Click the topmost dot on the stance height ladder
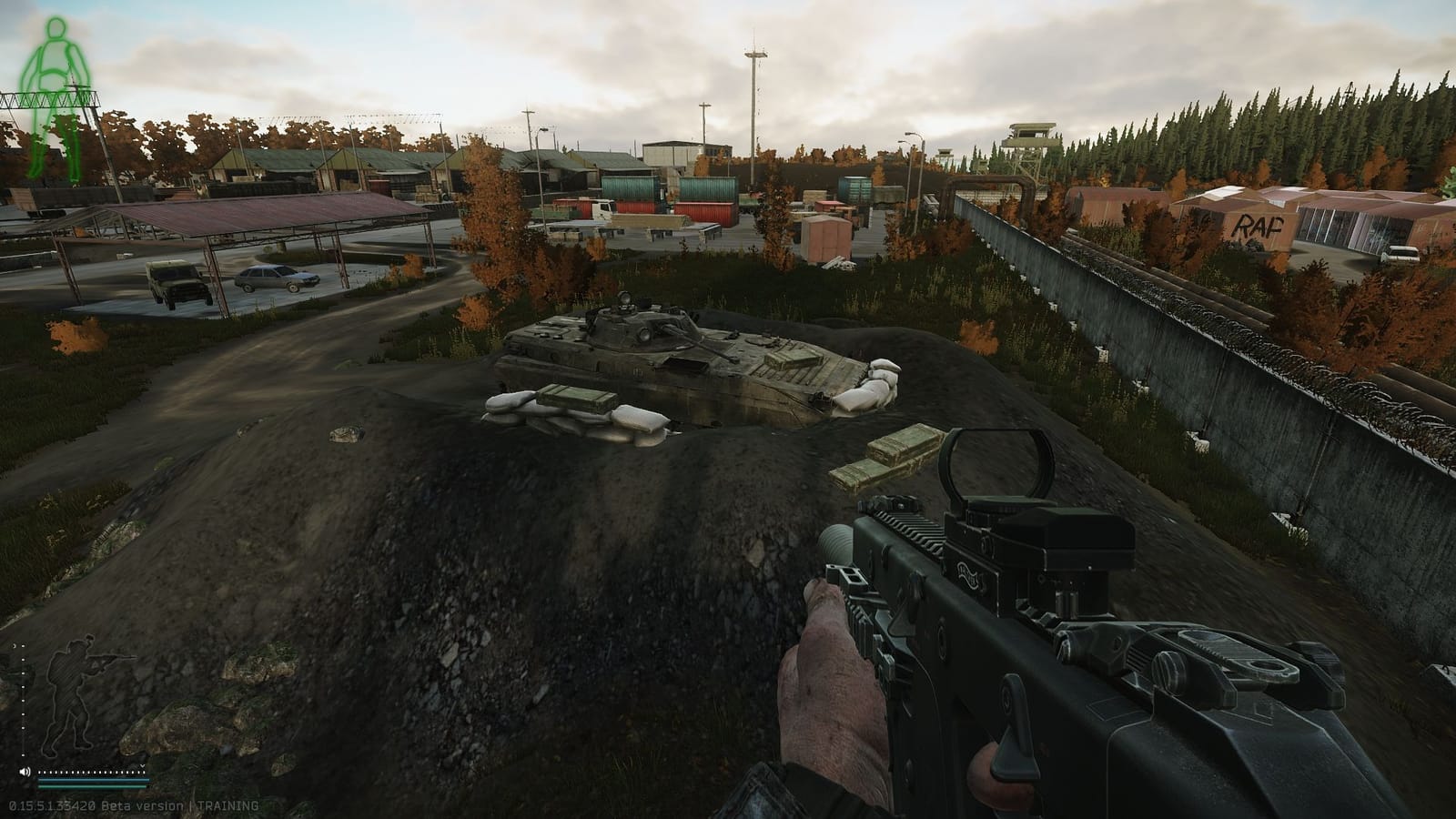Screen dimensions: 1456x819 23,646
